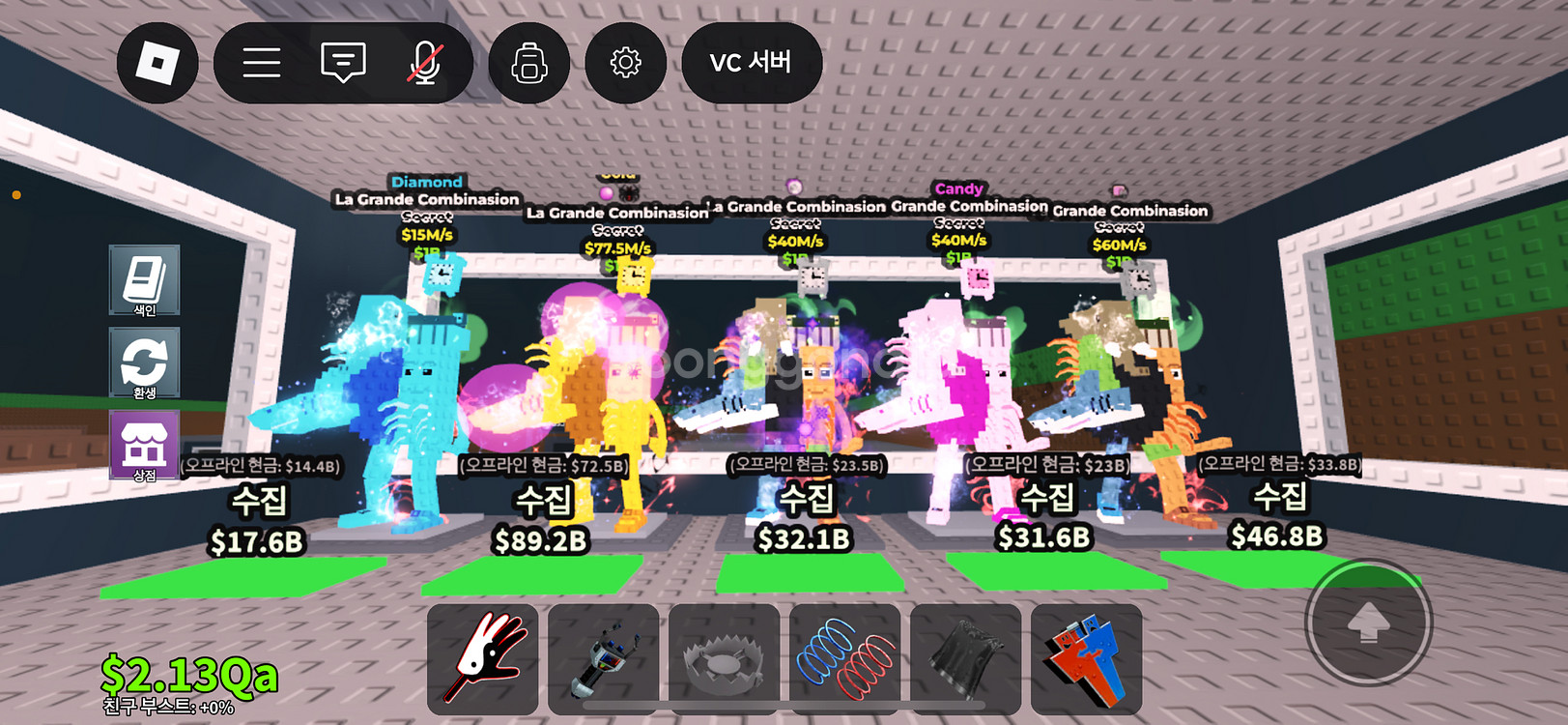Image resolution: width=1568 pixels, height=725 pixels.
Task: Select the VC 서버 button
Action: [751, 63]
